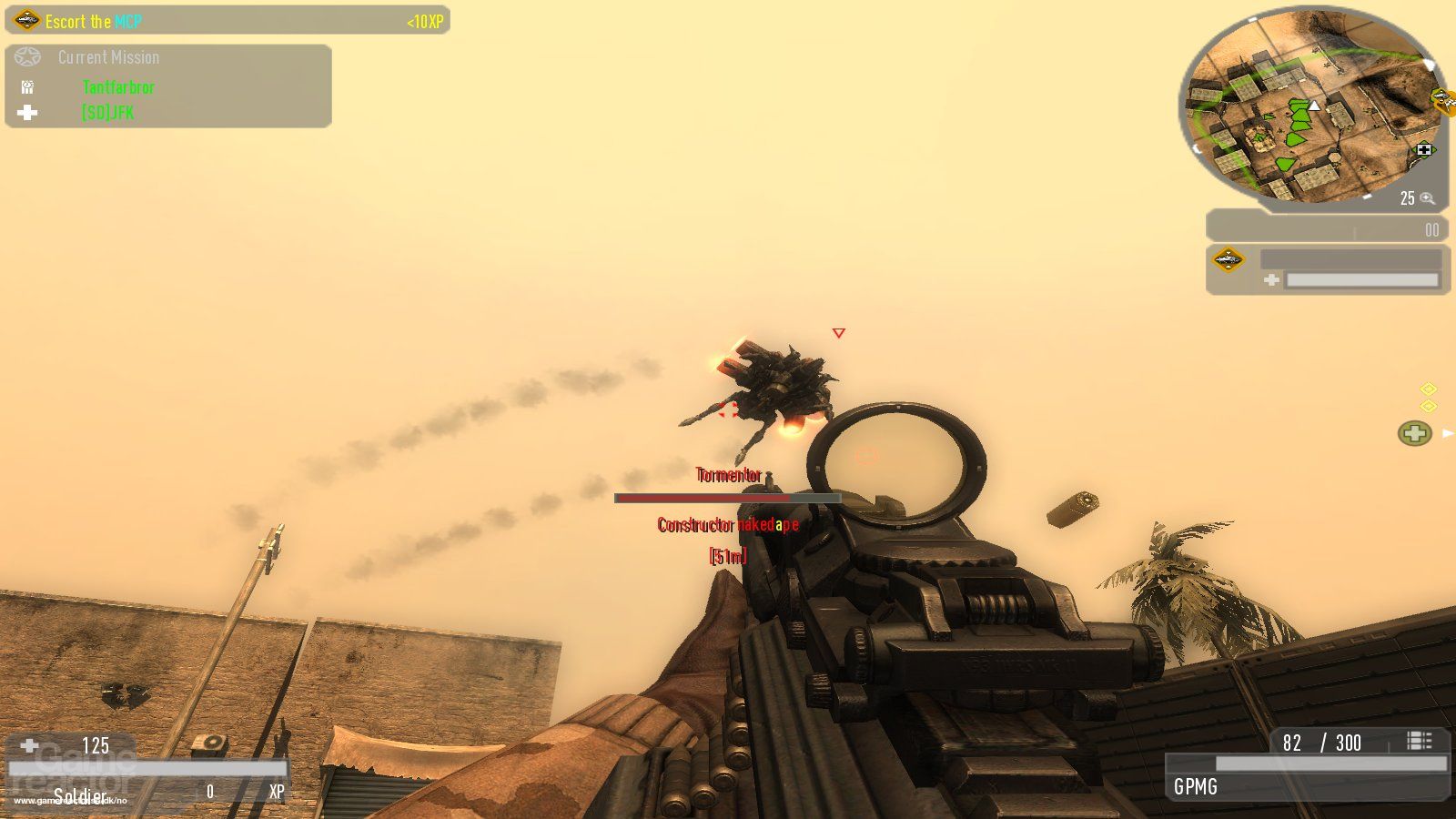Click the green plus pickup icon above the rooftop
Image resolution: width=1456 pixels, height=819 pixels.
[x=1414, y=433]
